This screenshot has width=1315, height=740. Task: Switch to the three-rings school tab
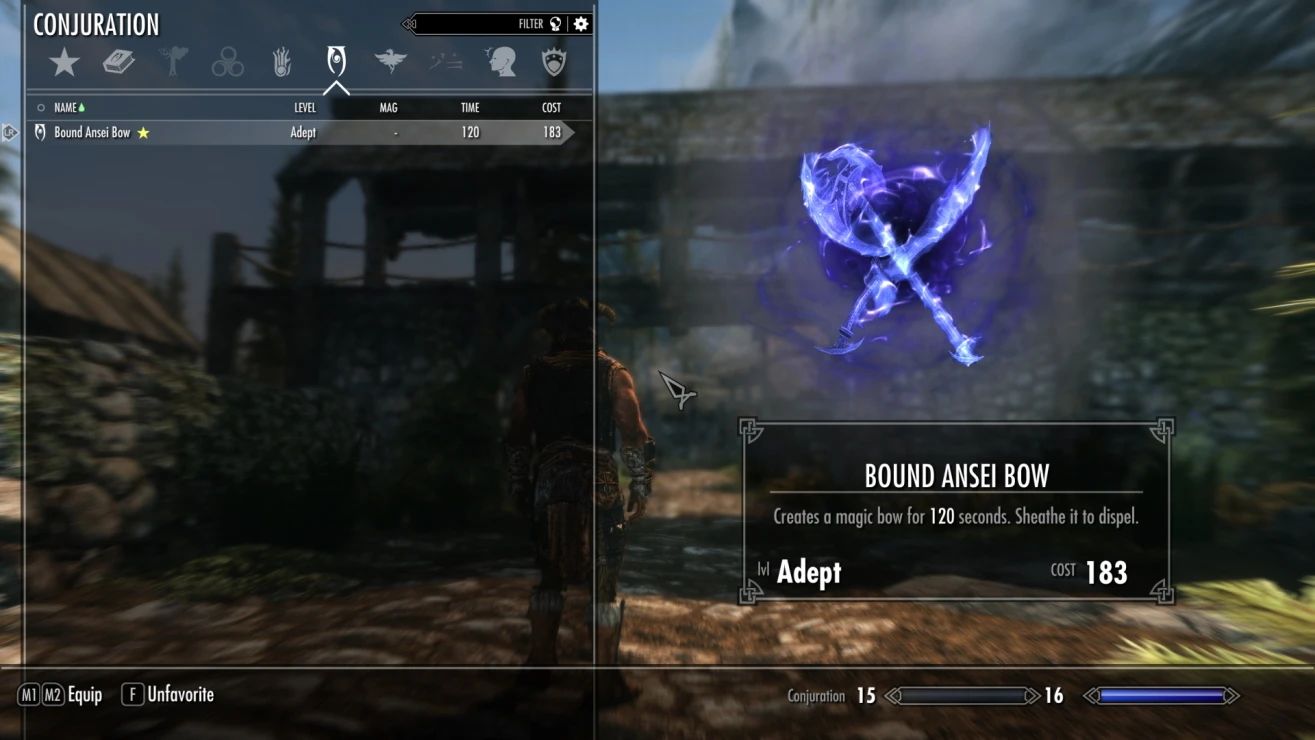229,60
